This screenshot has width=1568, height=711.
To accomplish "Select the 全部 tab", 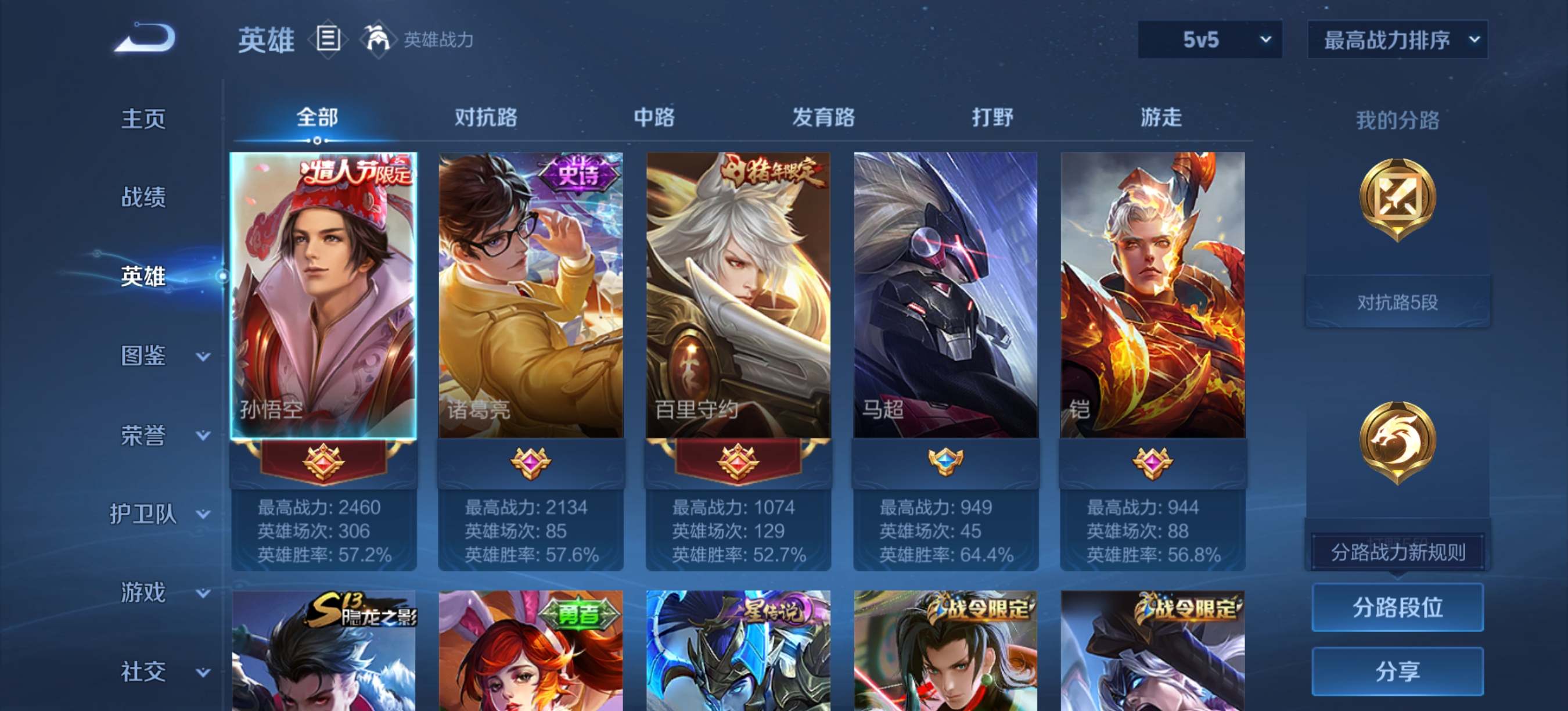I will click(317, 117).
